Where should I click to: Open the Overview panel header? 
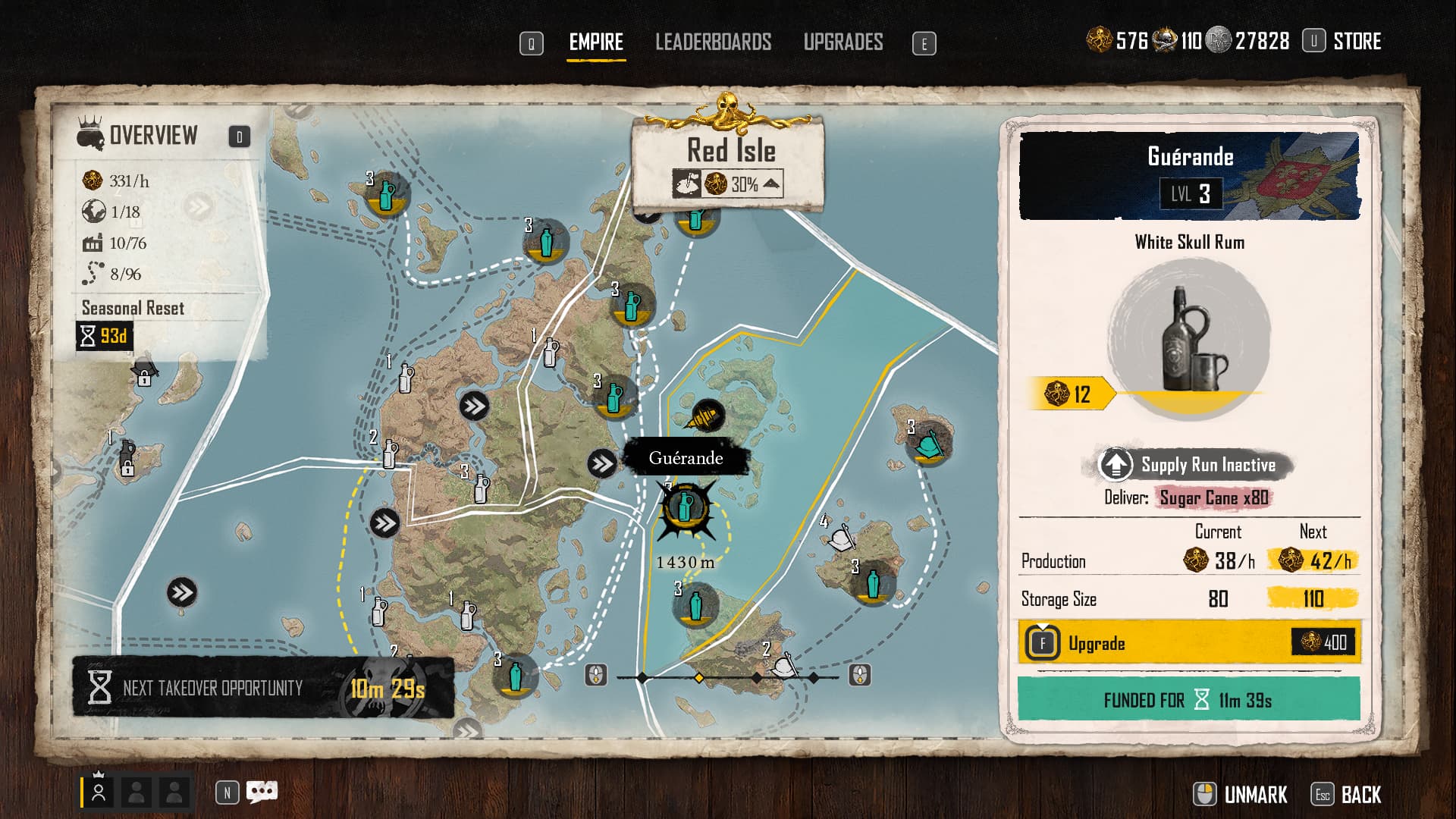[x=153, y=136]
